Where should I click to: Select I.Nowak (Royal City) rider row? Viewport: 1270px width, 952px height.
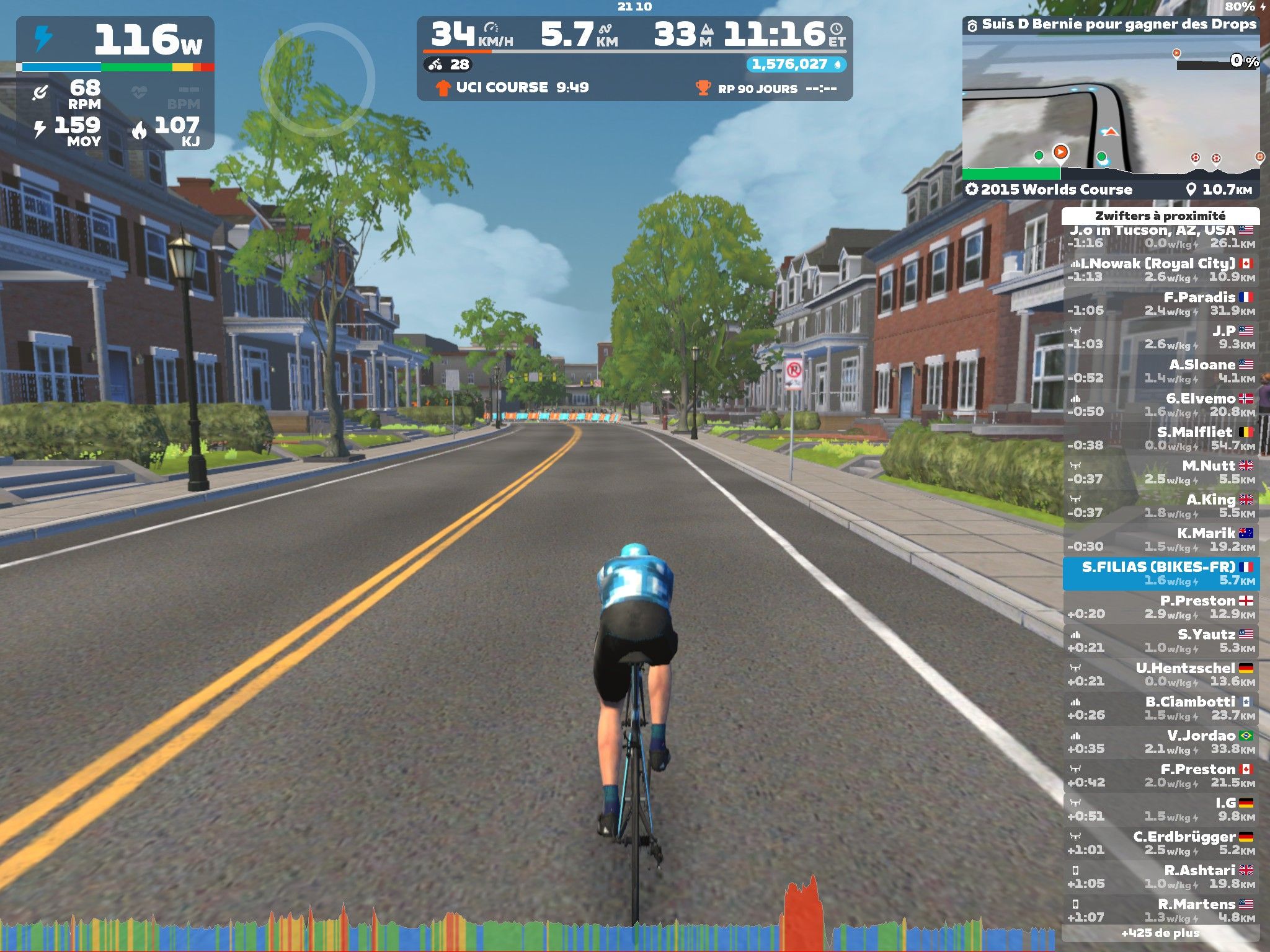(1161, 270)
